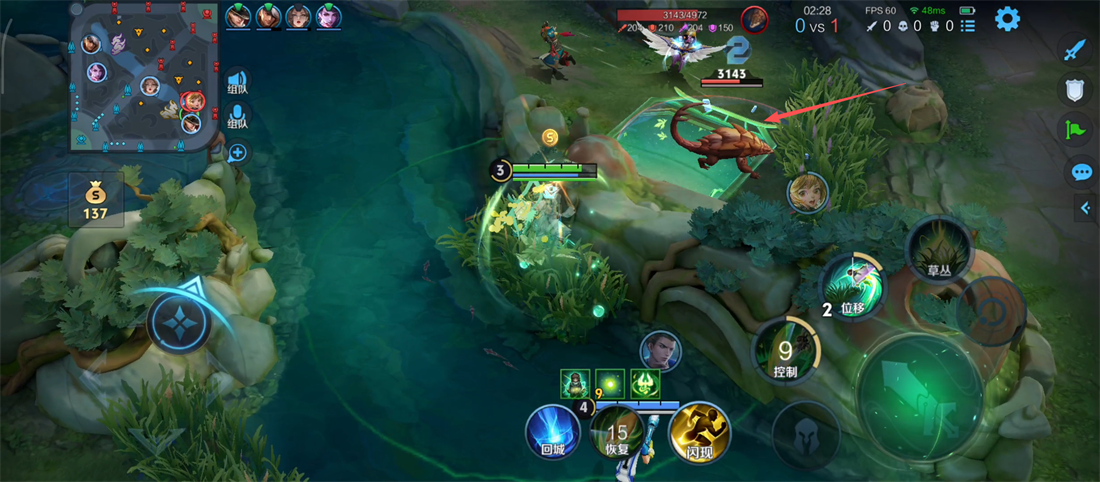Image resolution: width=1100 pixels, height=482 pixels.
Task: Click the plus button under microphone
Action: pyautogui.click(x=237, y=153)
